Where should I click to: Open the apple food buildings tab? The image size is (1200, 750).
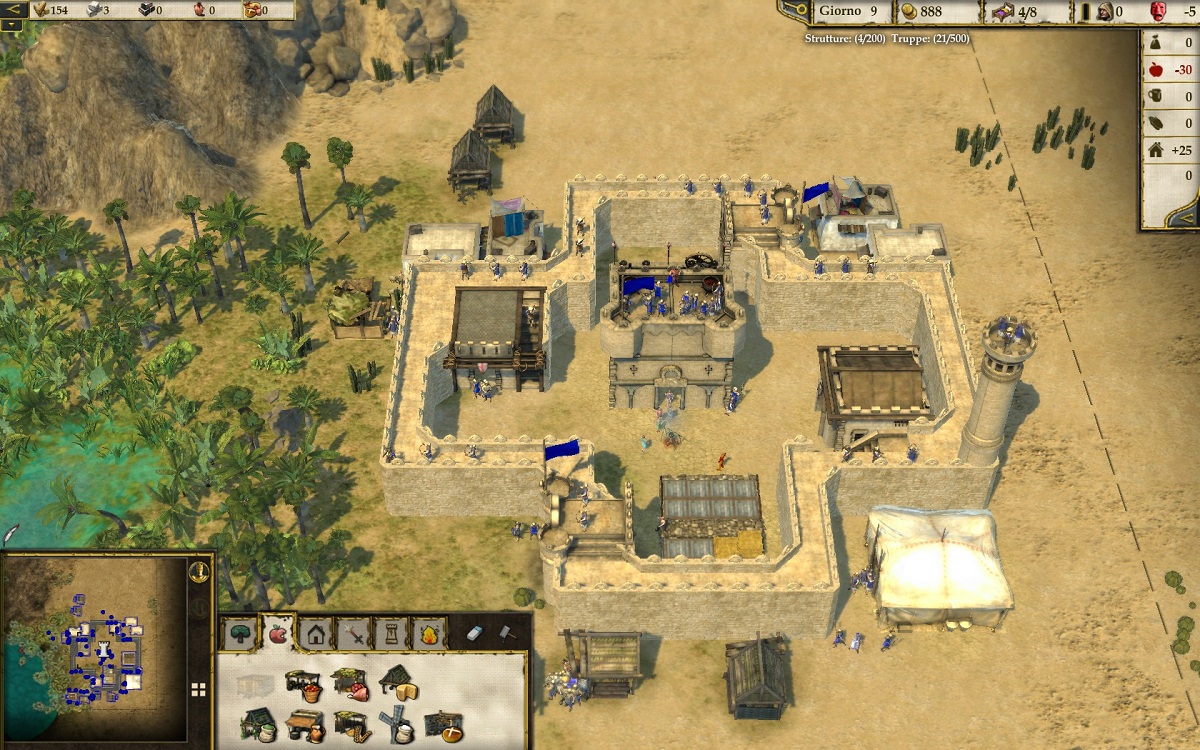coord(277,633)
